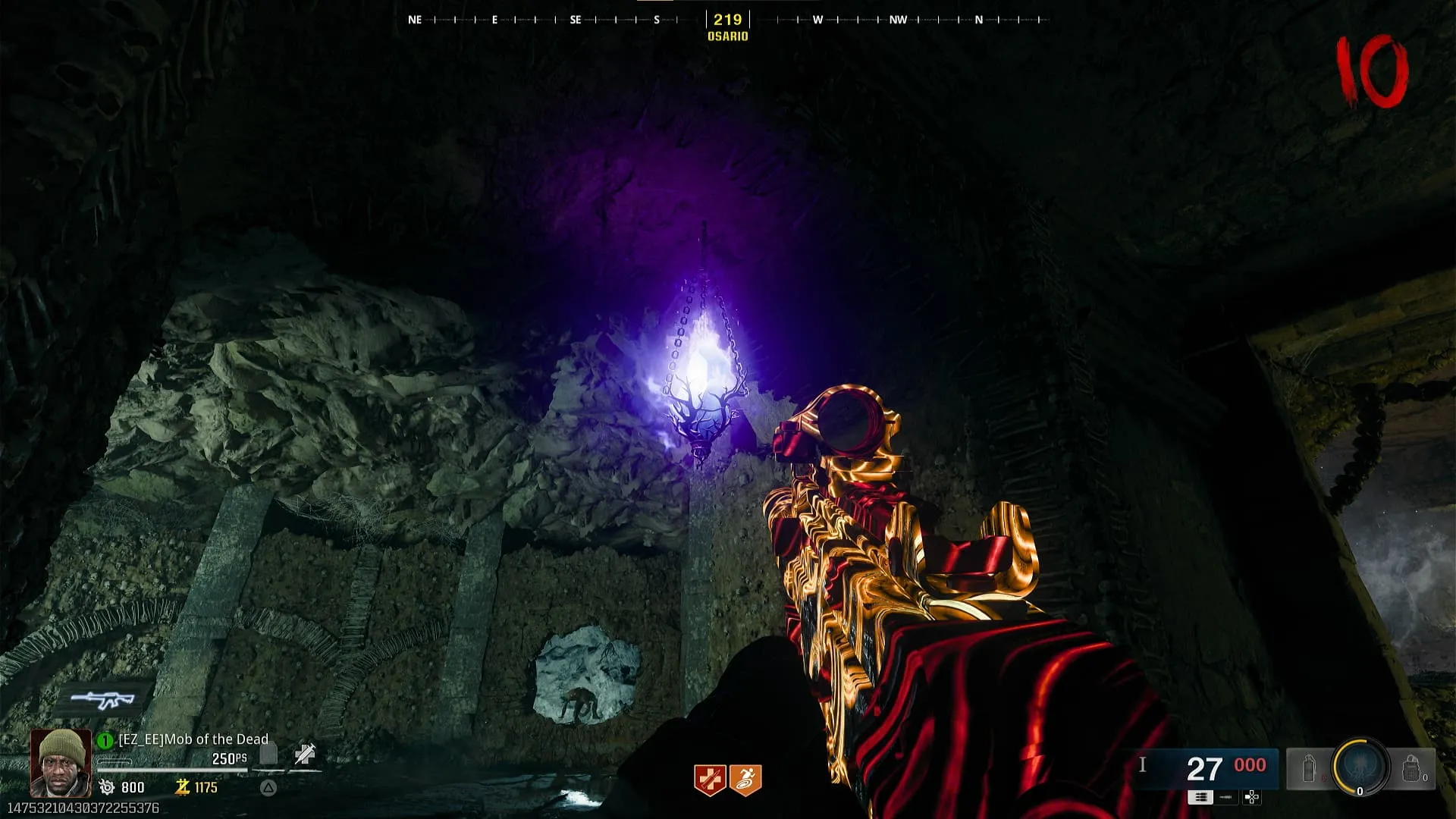Select the lethal equipment slot

[x=1410, y=769]
